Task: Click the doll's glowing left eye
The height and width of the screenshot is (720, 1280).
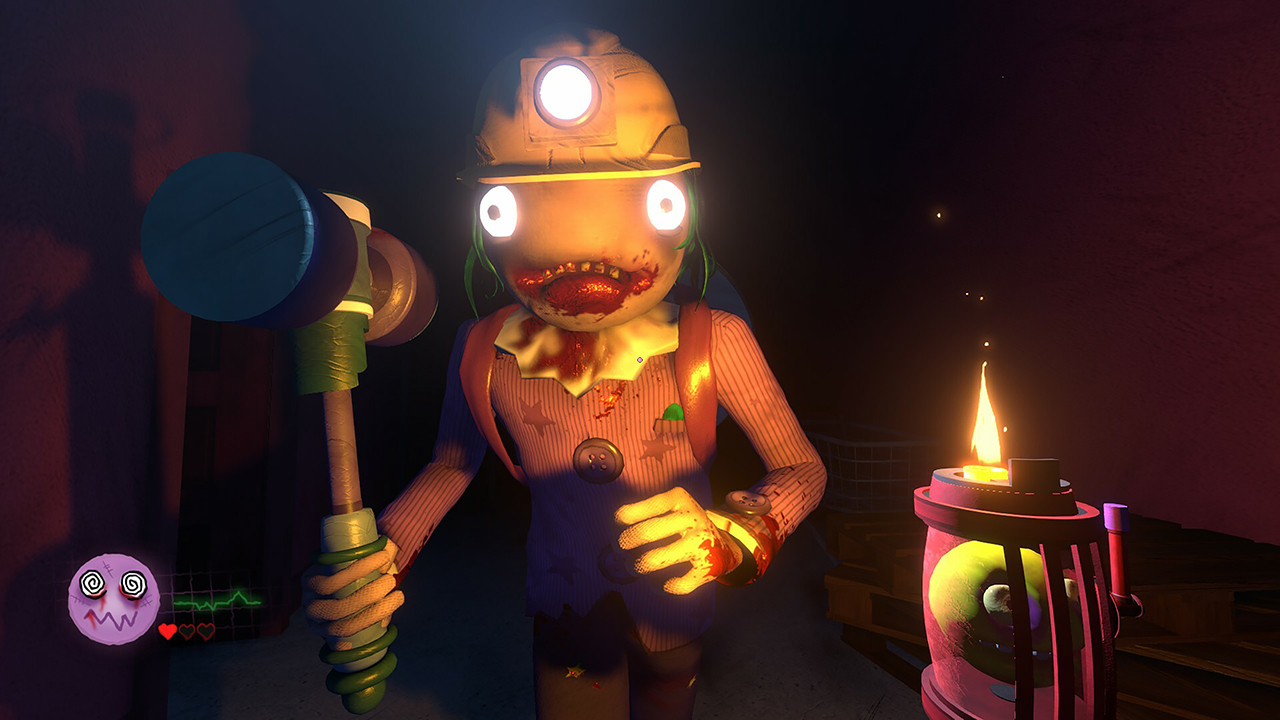Action: click(665, 207)
